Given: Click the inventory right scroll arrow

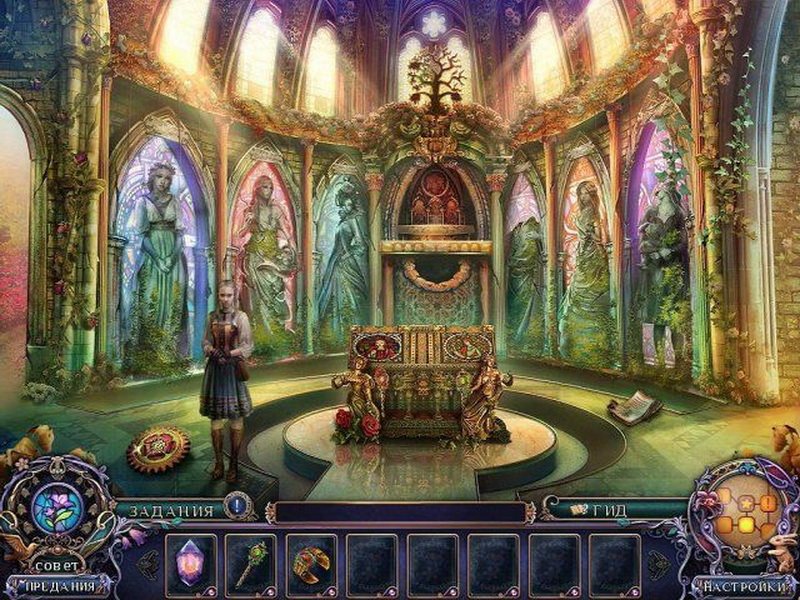Looking at the screenshot, I should pyautogui.click(x=658, y=563).
